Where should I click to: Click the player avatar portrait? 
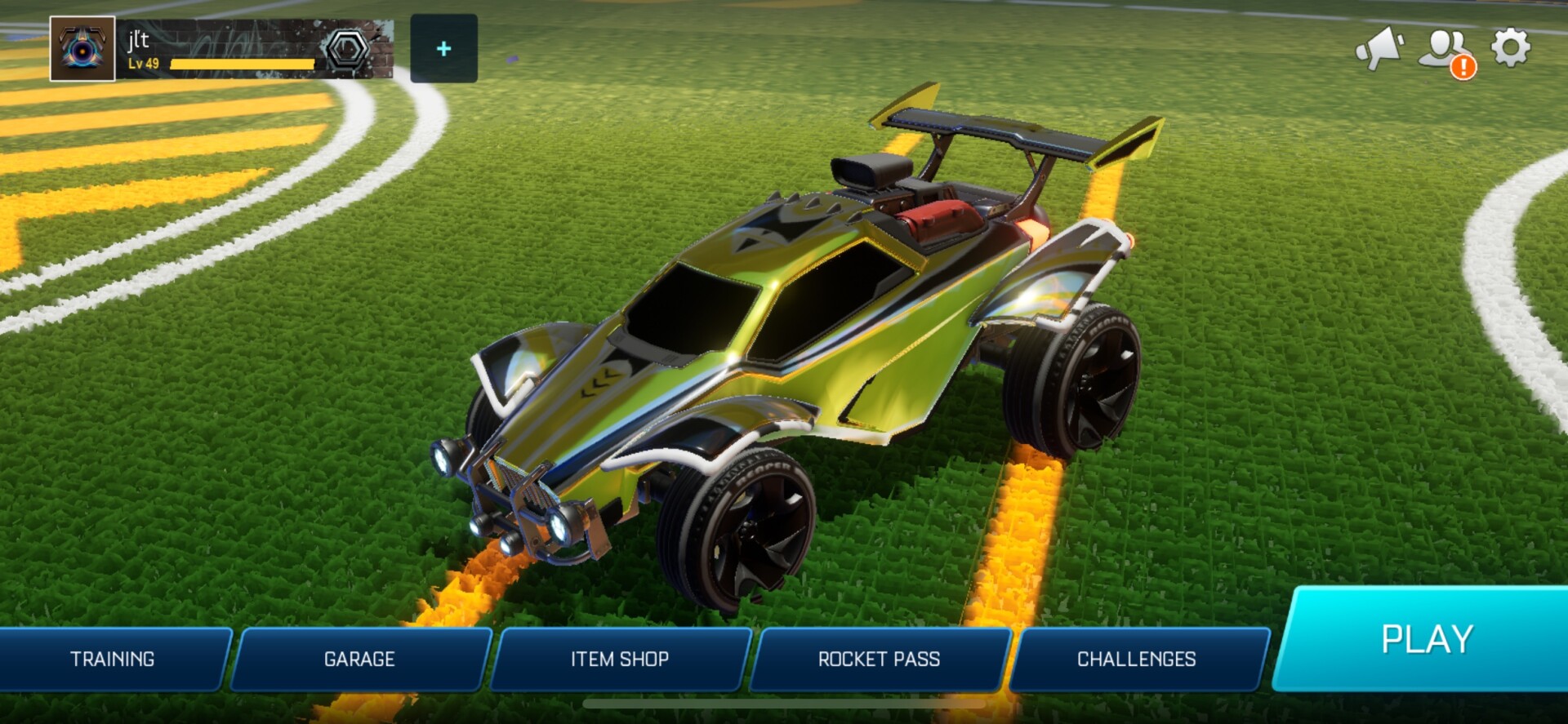coord(82,47)
